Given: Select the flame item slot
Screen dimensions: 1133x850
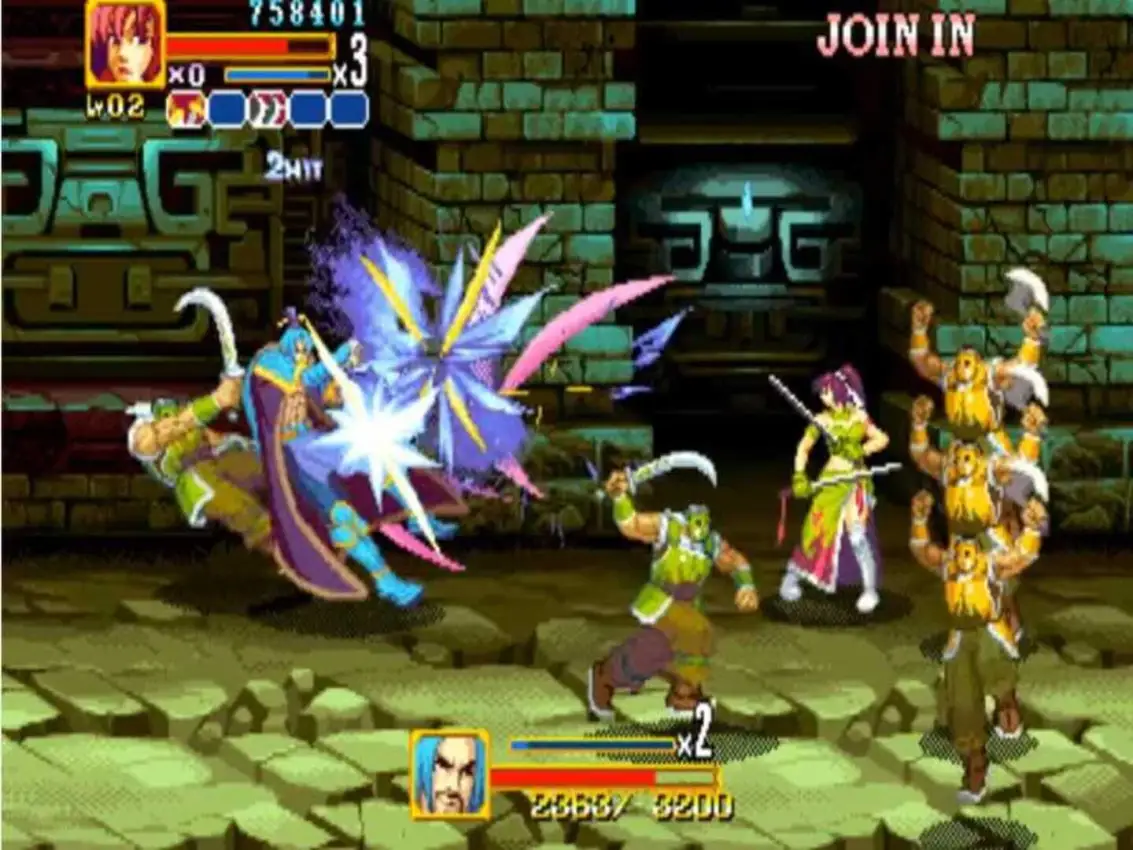Looking at the screenshot, I should click(185, 109).
